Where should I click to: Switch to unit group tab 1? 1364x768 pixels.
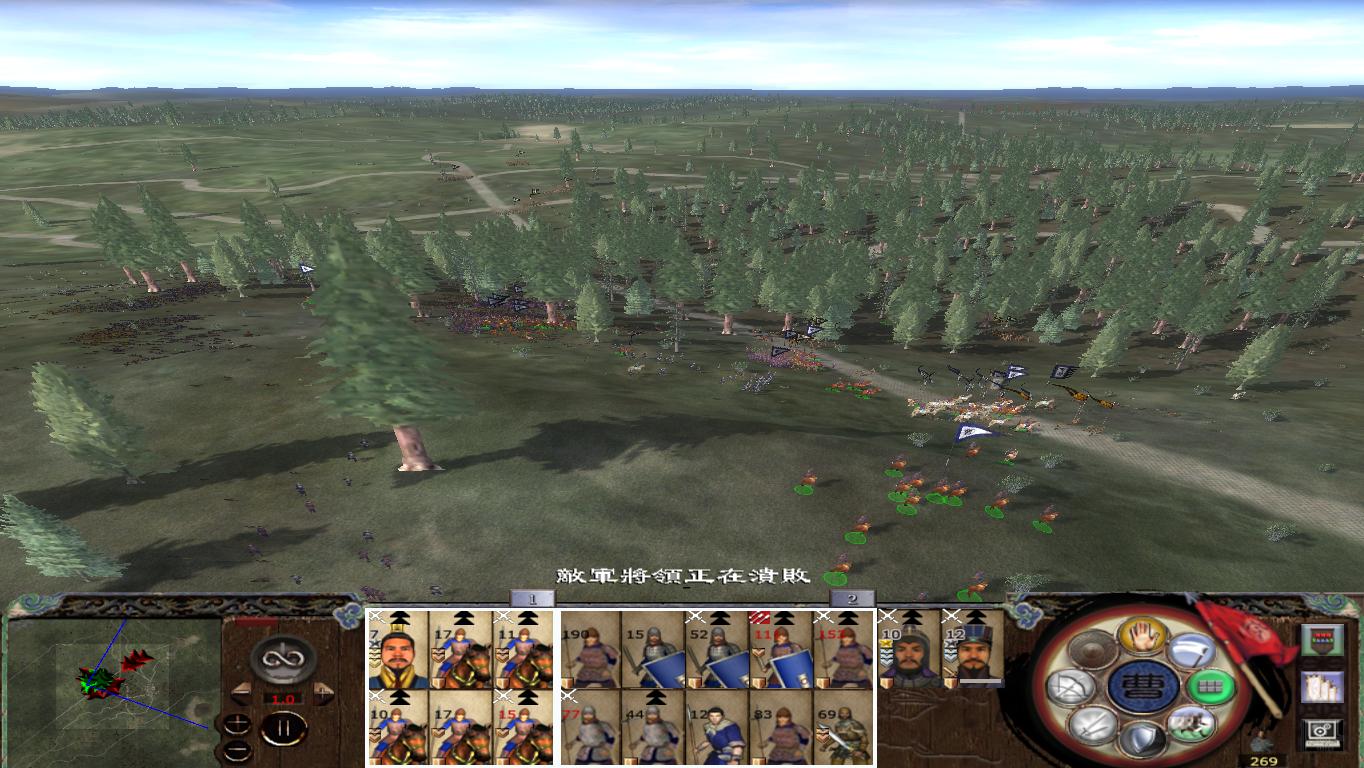coord(534,596)
